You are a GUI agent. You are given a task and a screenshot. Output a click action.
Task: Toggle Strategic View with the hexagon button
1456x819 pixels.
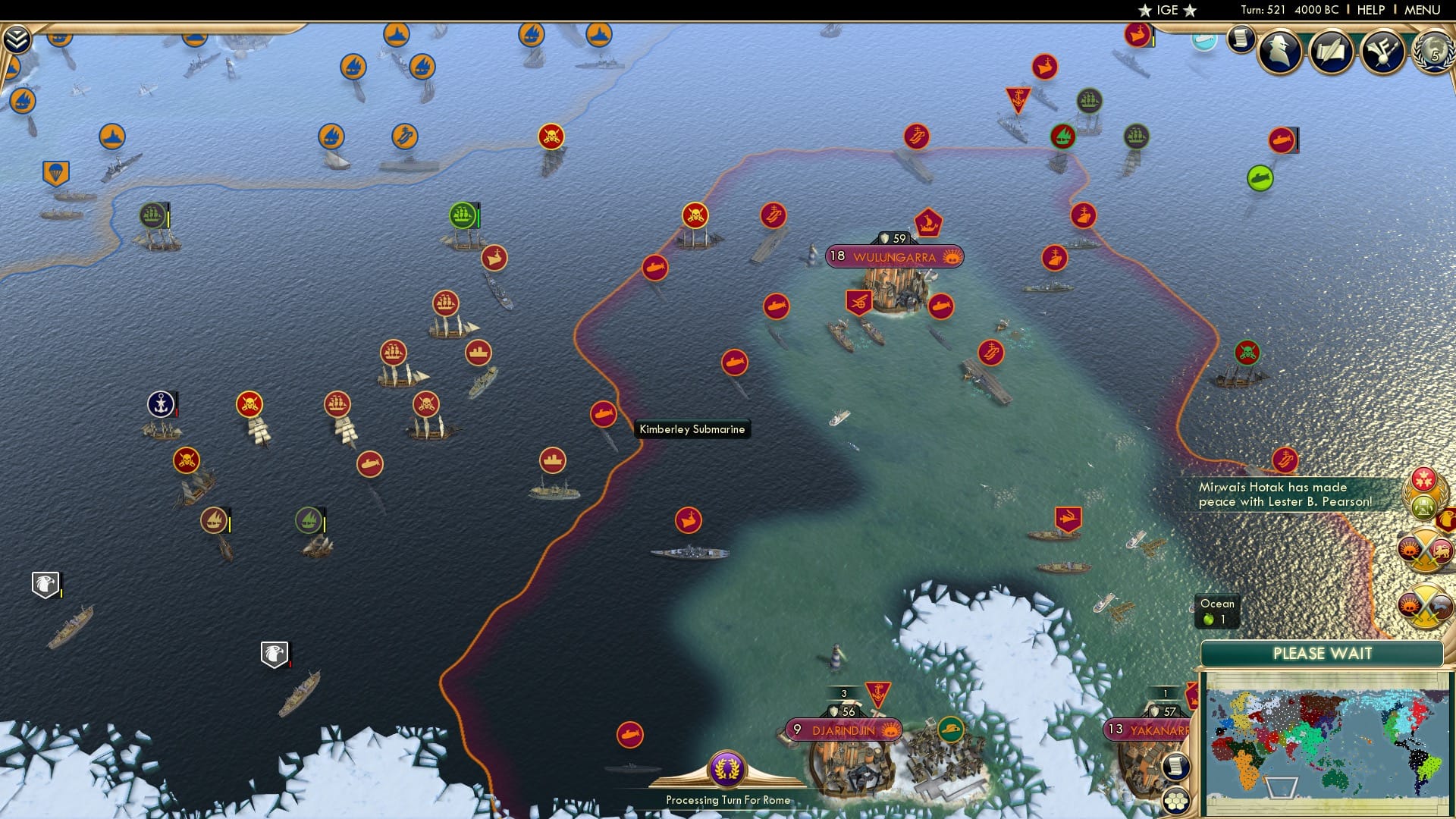point(1176,798)
